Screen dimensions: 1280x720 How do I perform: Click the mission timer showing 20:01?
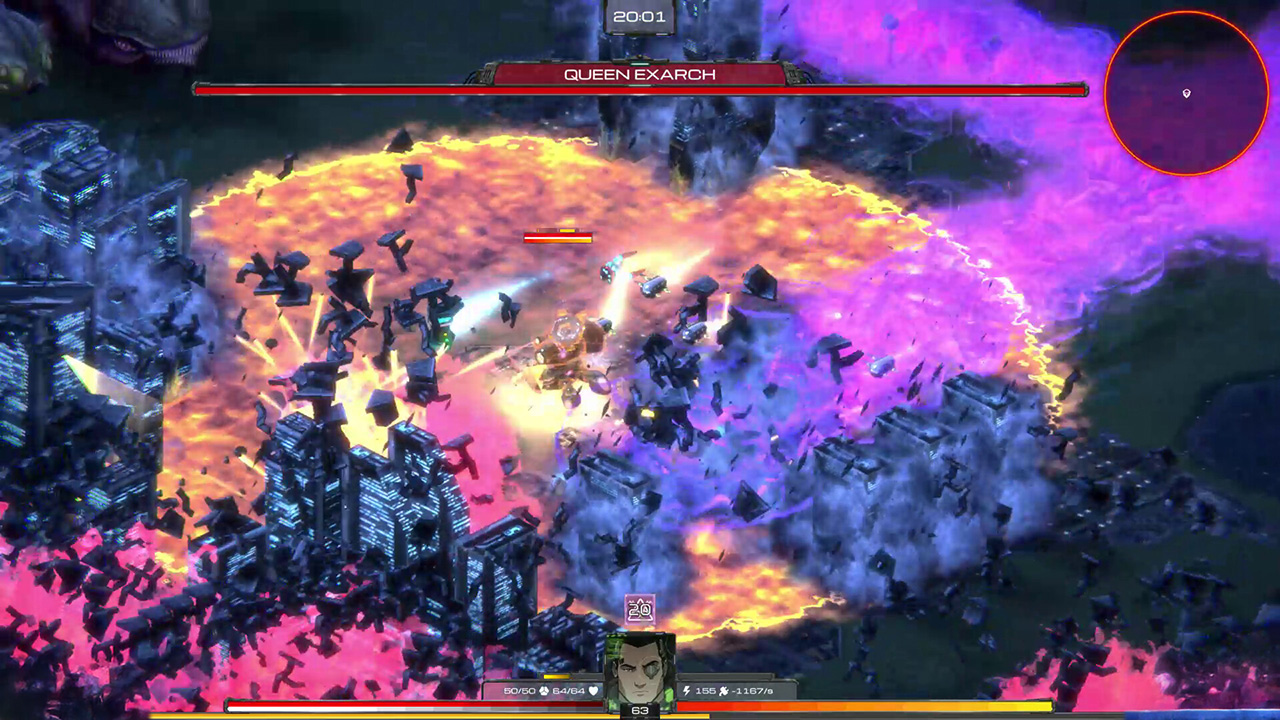point(640,14)
